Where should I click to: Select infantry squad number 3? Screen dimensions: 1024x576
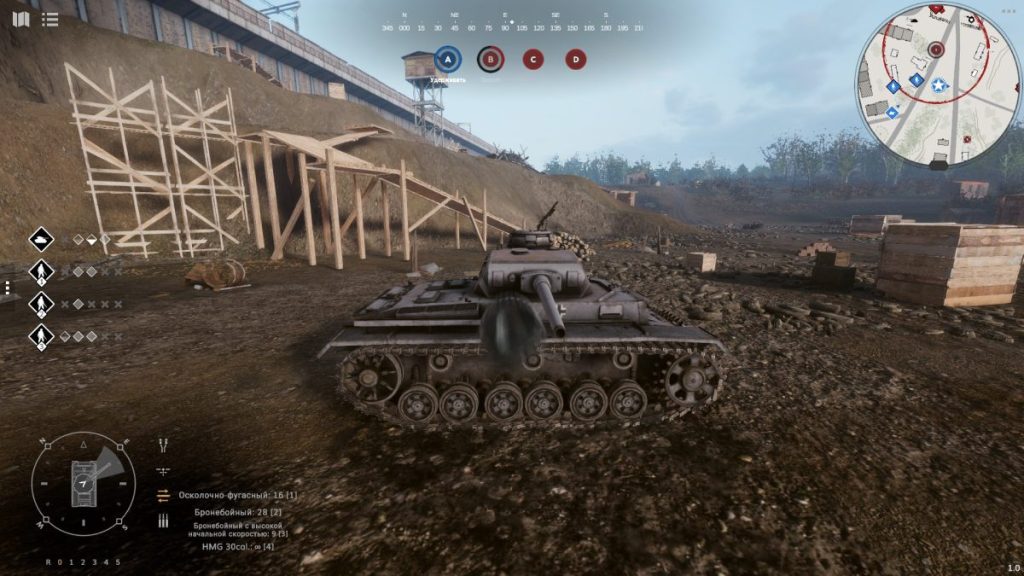click(41, 336)
